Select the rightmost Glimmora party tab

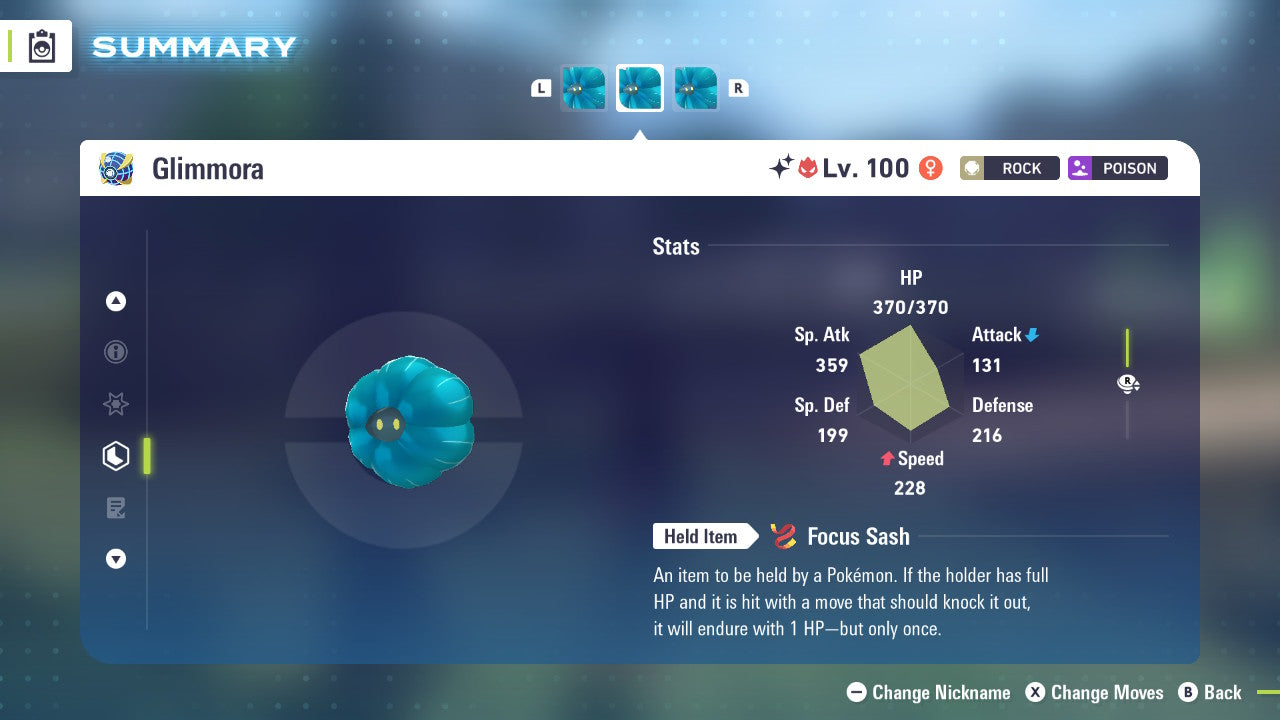(695, 88)
